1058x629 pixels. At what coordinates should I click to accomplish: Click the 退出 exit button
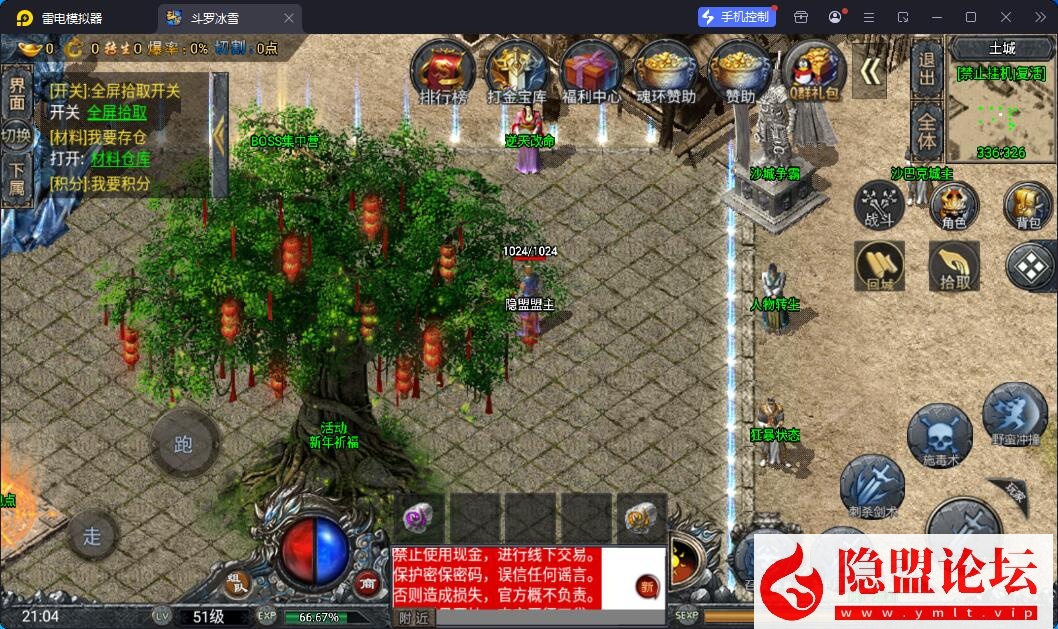(x=927, y=68)
